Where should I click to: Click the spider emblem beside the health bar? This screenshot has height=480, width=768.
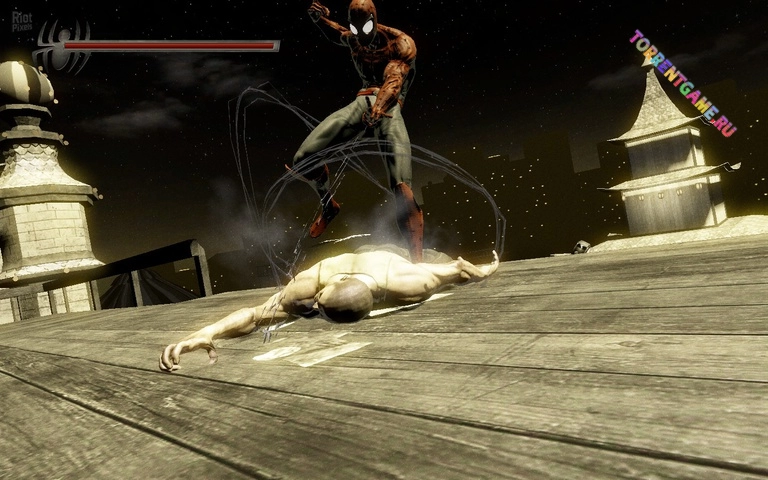coord(62,46)
